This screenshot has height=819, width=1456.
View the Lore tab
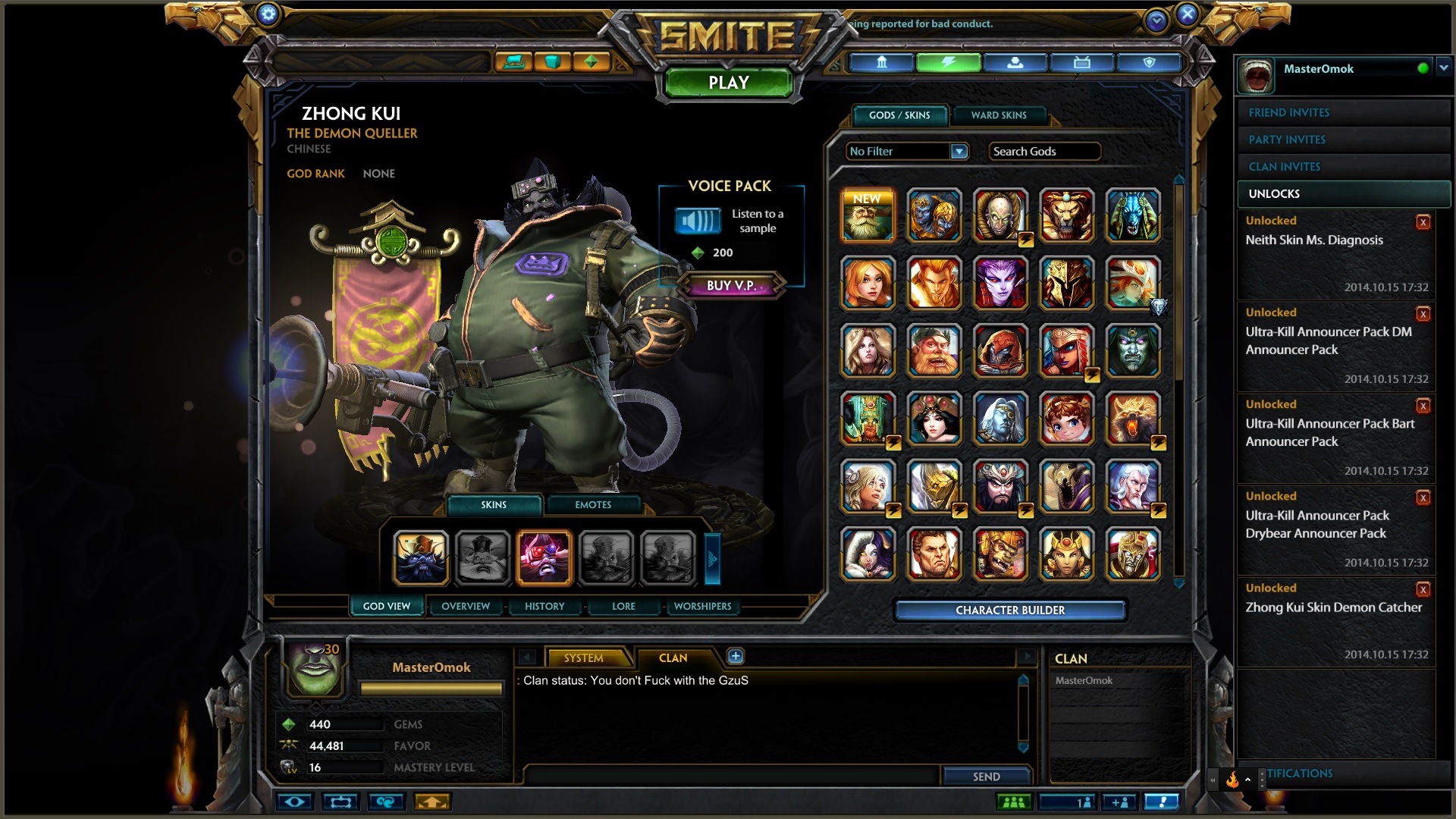pos(623,606)
